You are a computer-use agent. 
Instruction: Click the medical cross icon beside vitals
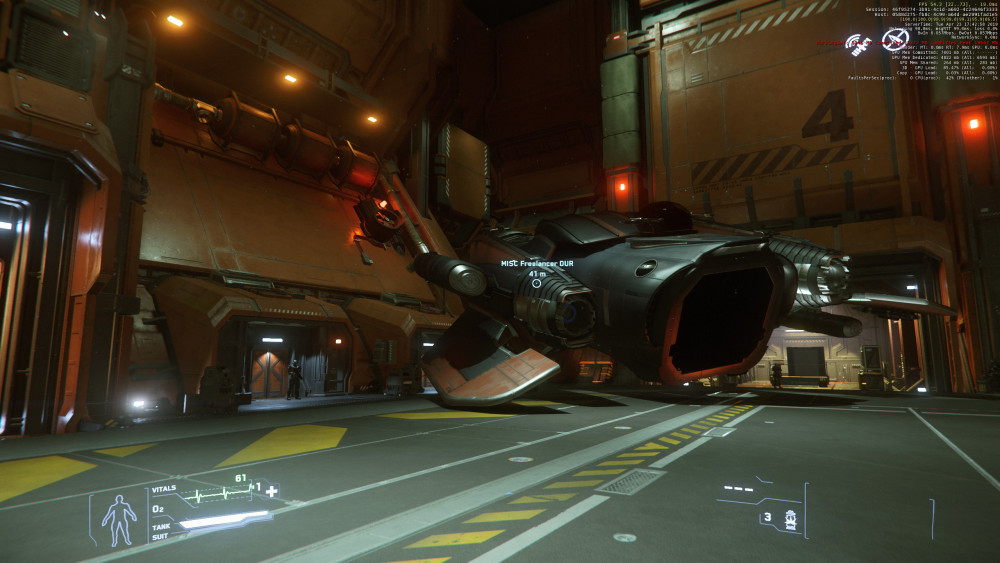coord(271,491)
